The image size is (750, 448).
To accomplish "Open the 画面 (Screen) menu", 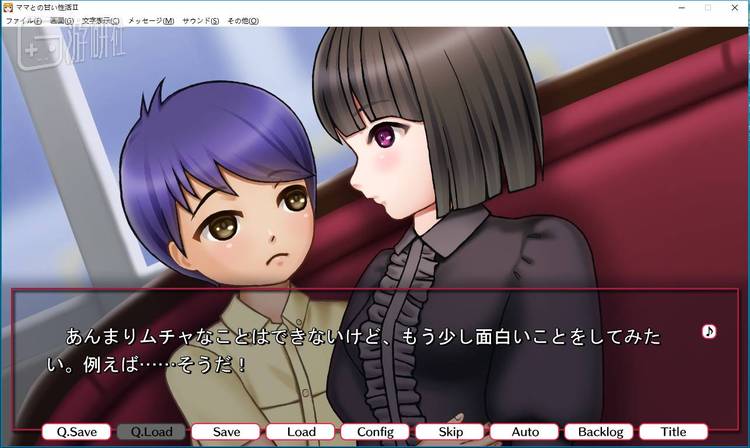I will pos(62,20).
